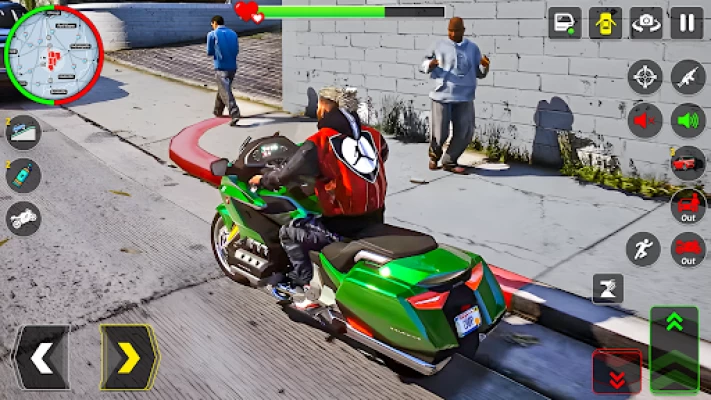The width and height of the screenshot is (711, 400).
Task: Tap the running man sprint icon
Action: 643,249
